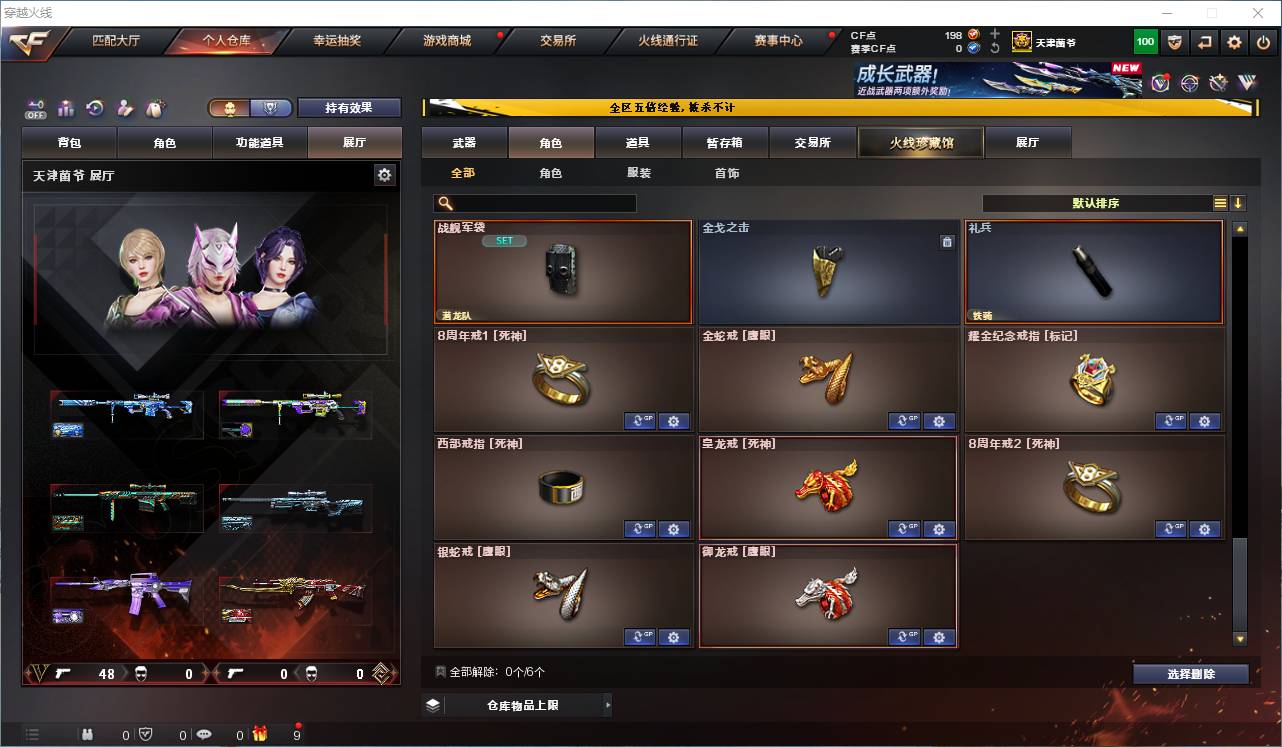Click the descending sort arrow beside the sort menu

point(1238,202)
